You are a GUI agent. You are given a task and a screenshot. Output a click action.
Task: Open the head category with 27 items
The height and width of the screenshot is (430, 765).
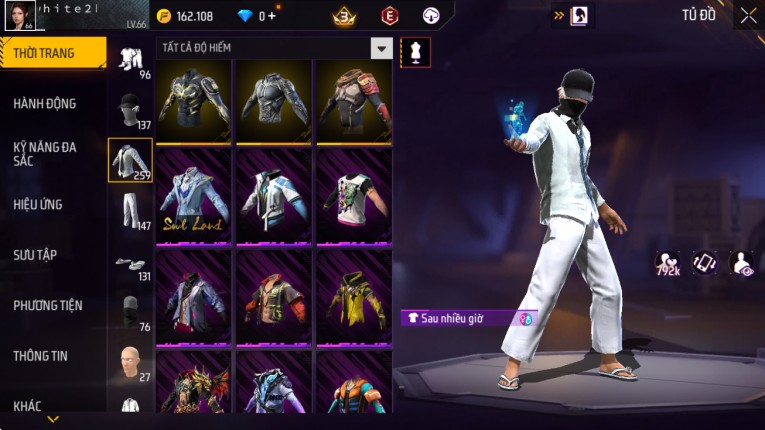[x=129, y=361]
